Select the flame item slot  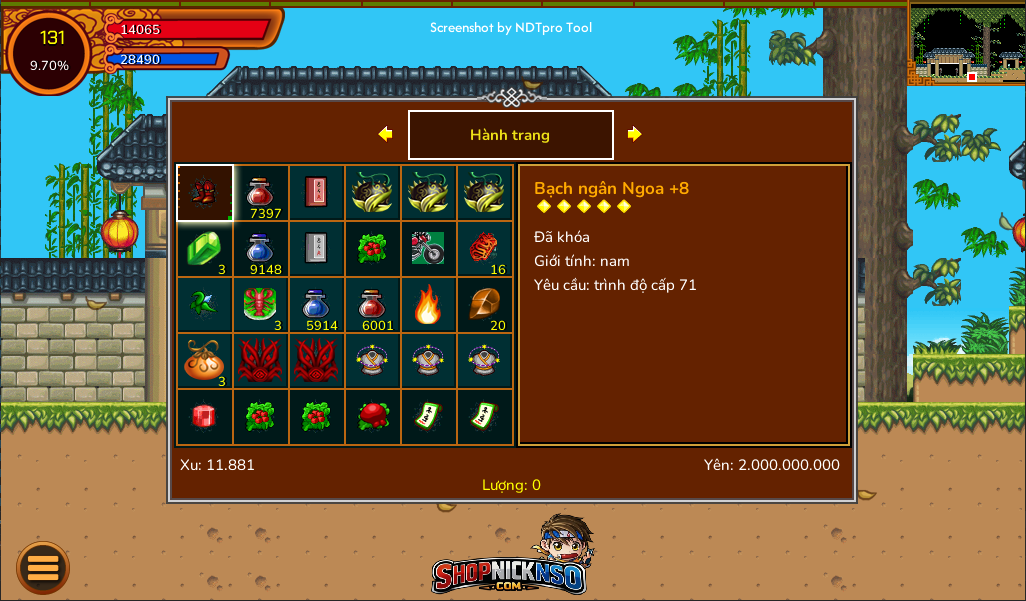pos(429,305)
